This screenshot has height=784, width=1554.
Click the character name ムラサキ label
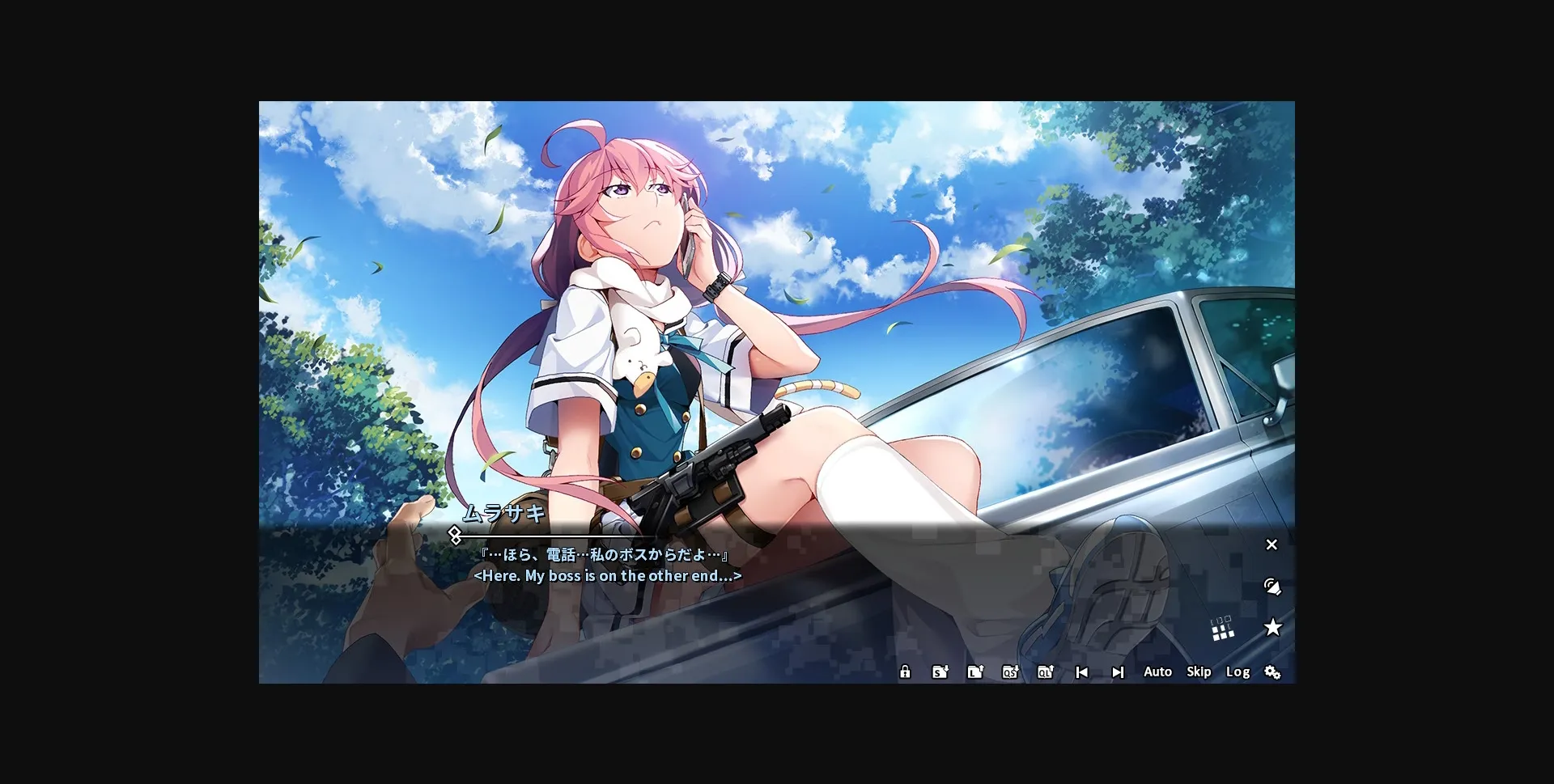tap(503, 512)
